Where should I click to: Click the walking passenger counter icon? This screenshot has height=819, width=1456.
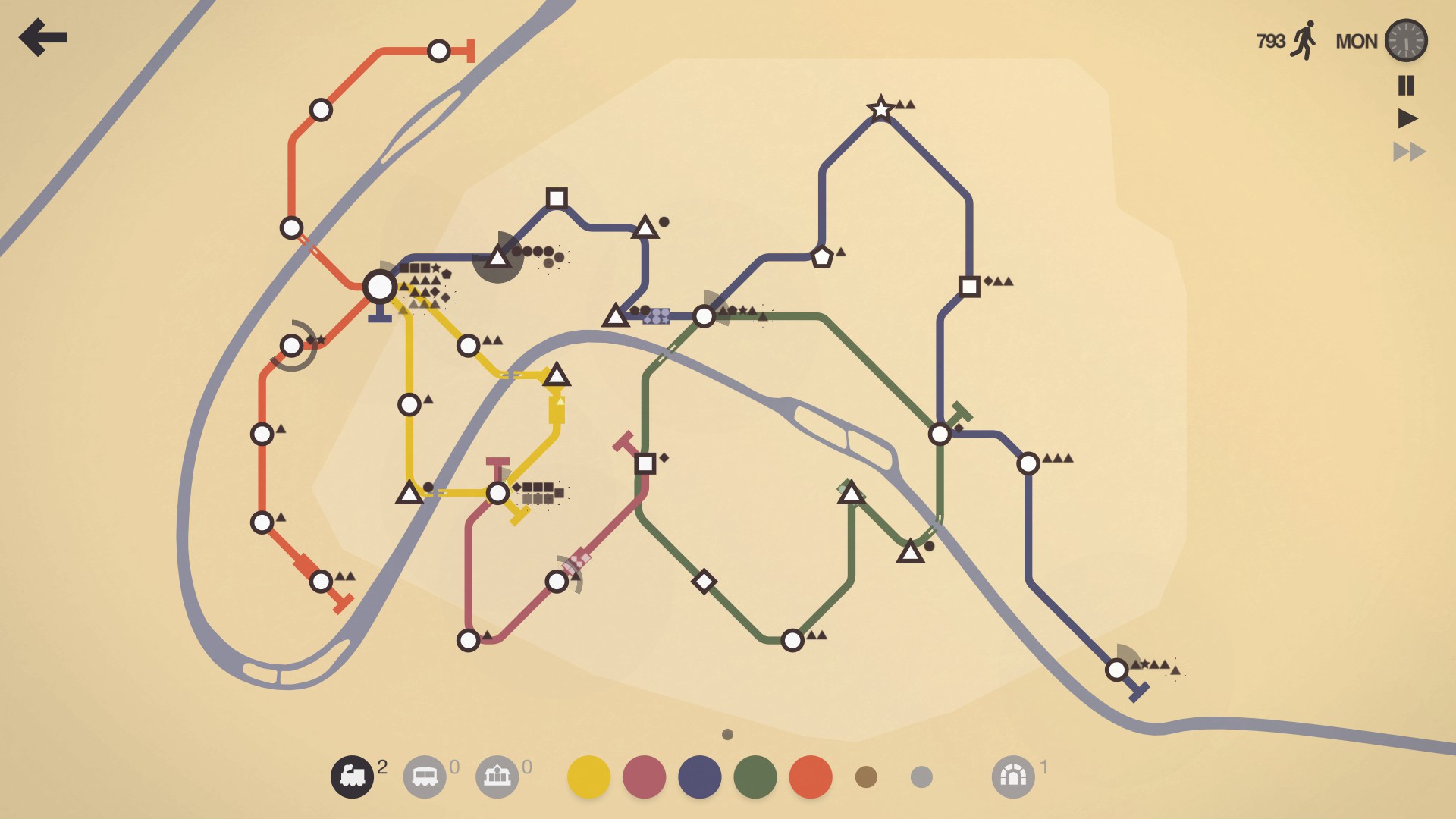pyautogui.click(x=1304, y=40)
